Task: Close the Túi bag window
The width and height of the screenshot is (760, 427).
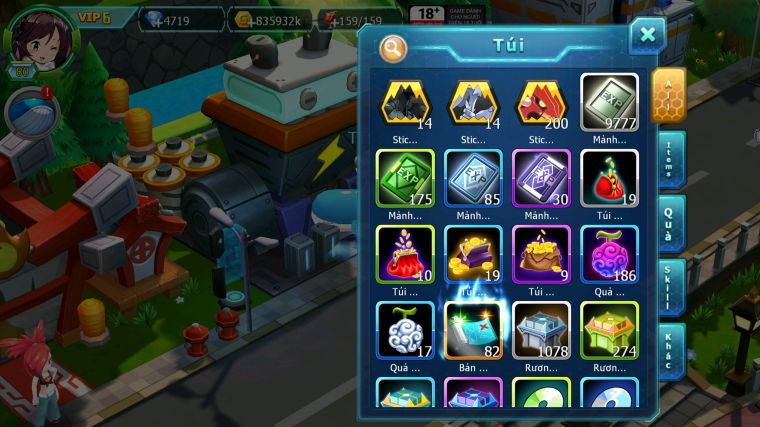Action: (647, 35)
